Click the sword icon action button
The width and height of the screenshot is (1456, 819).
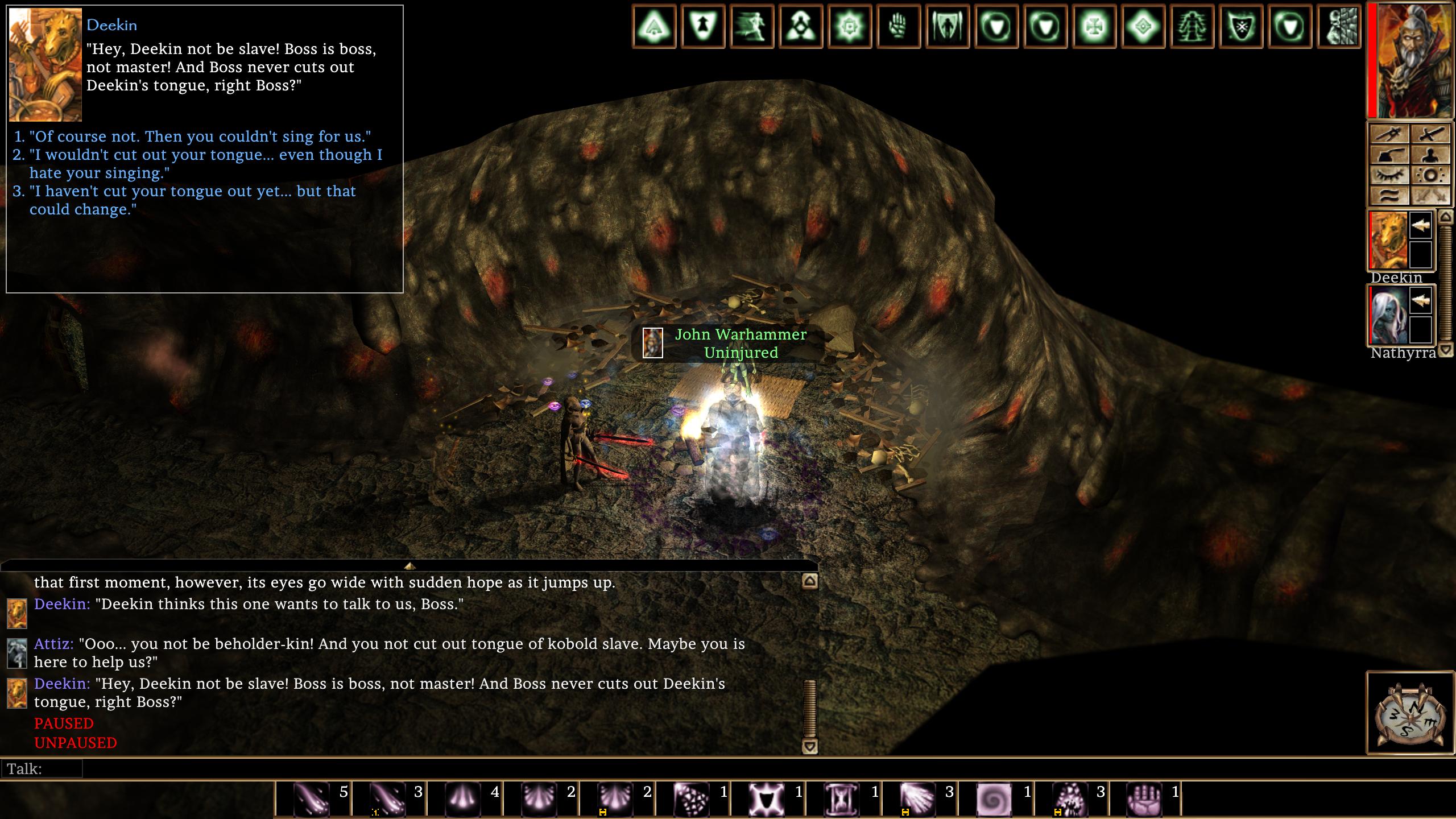pos(1429,134)
